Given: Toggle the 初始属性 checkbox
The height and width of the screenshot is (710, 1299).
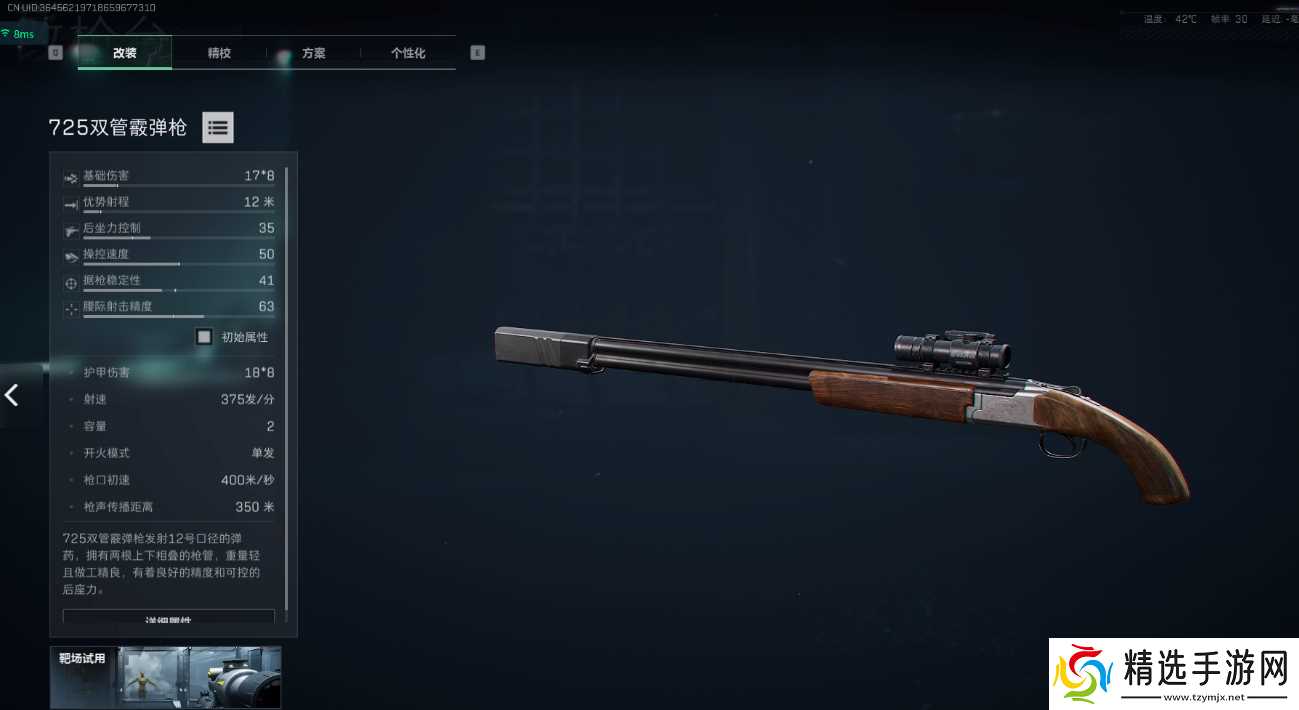Looking at the screenshot, I should coord(204,337).
